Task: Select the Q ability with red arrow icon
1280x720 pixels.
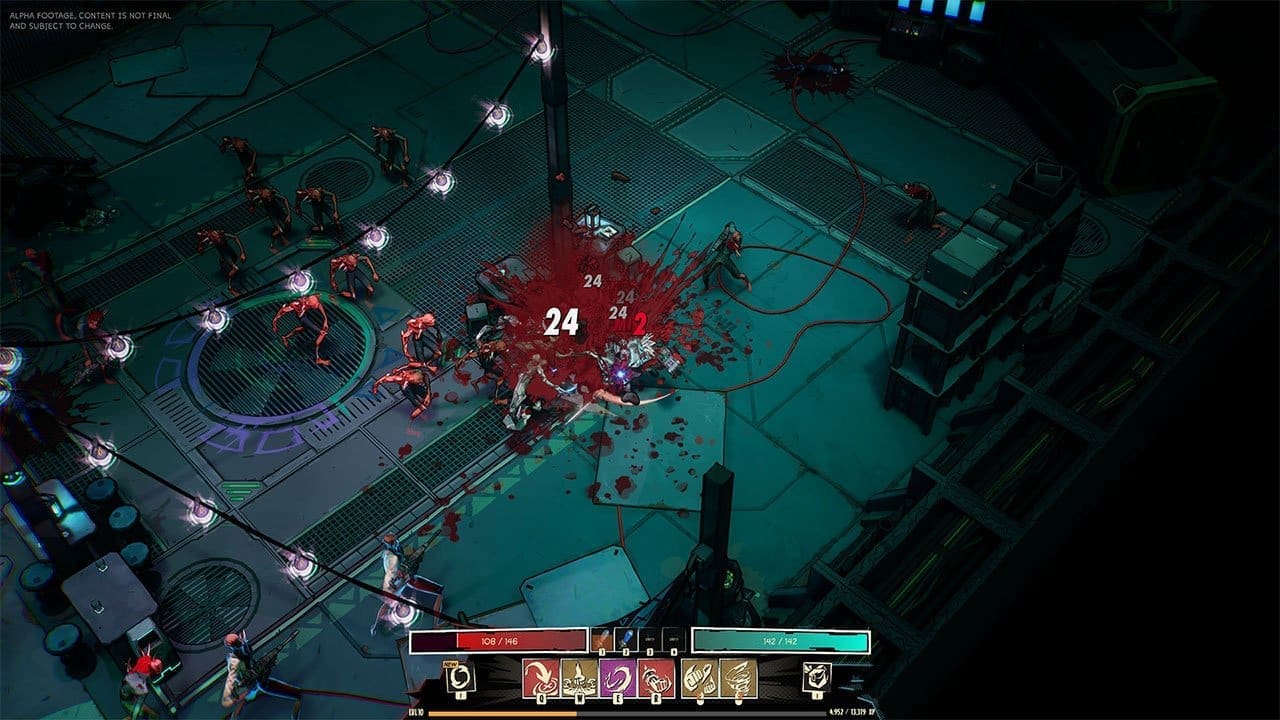Action: 540,679
